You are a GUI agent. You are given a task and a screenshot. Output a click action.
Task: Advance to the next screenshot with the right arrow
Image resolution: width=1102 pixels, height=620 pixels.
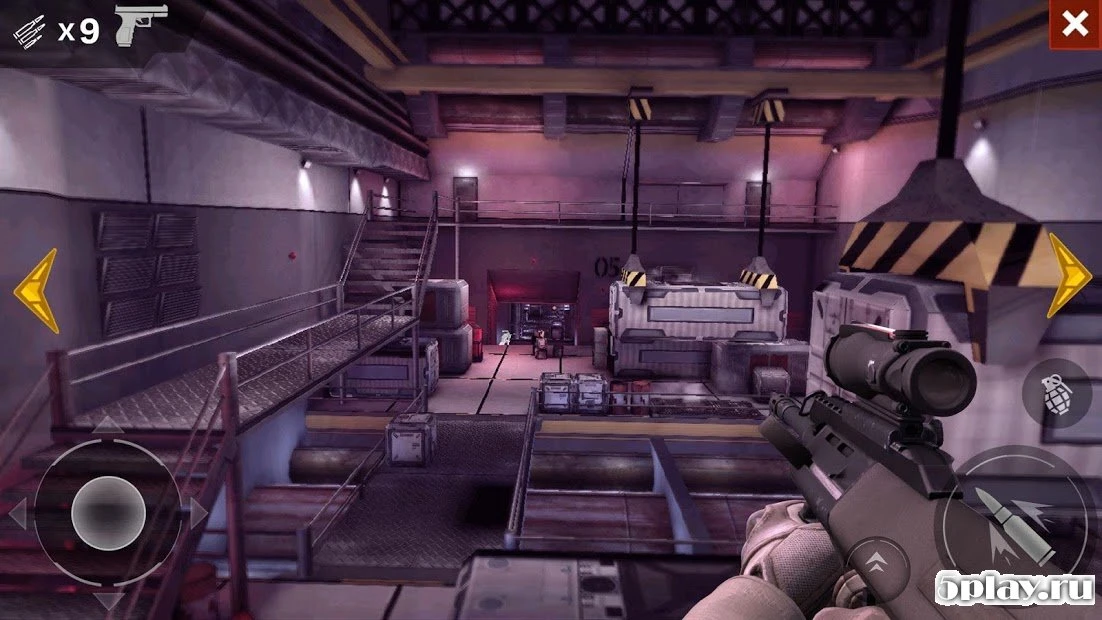point(1068,275)
